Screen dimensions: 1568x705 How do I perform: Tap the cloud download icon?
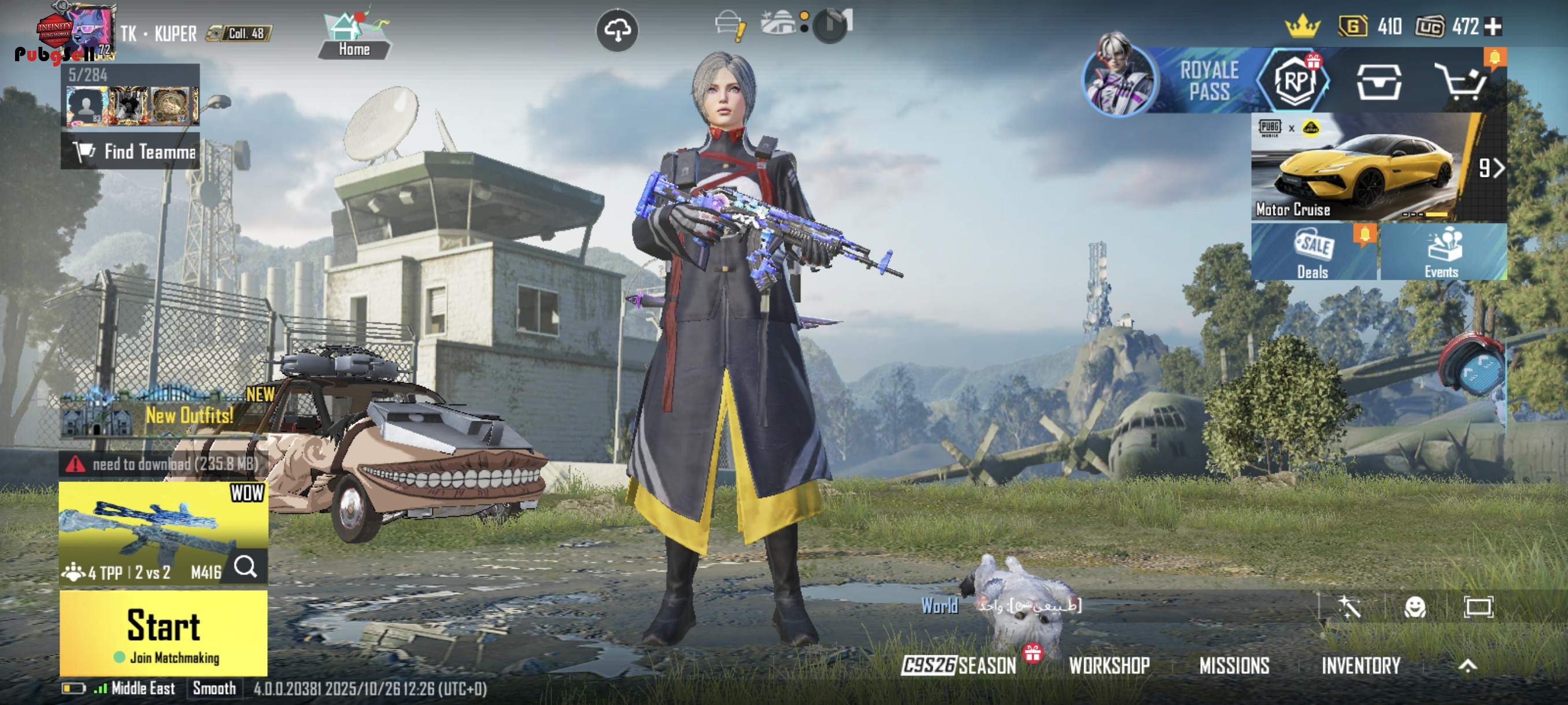[x=616, y=31]
